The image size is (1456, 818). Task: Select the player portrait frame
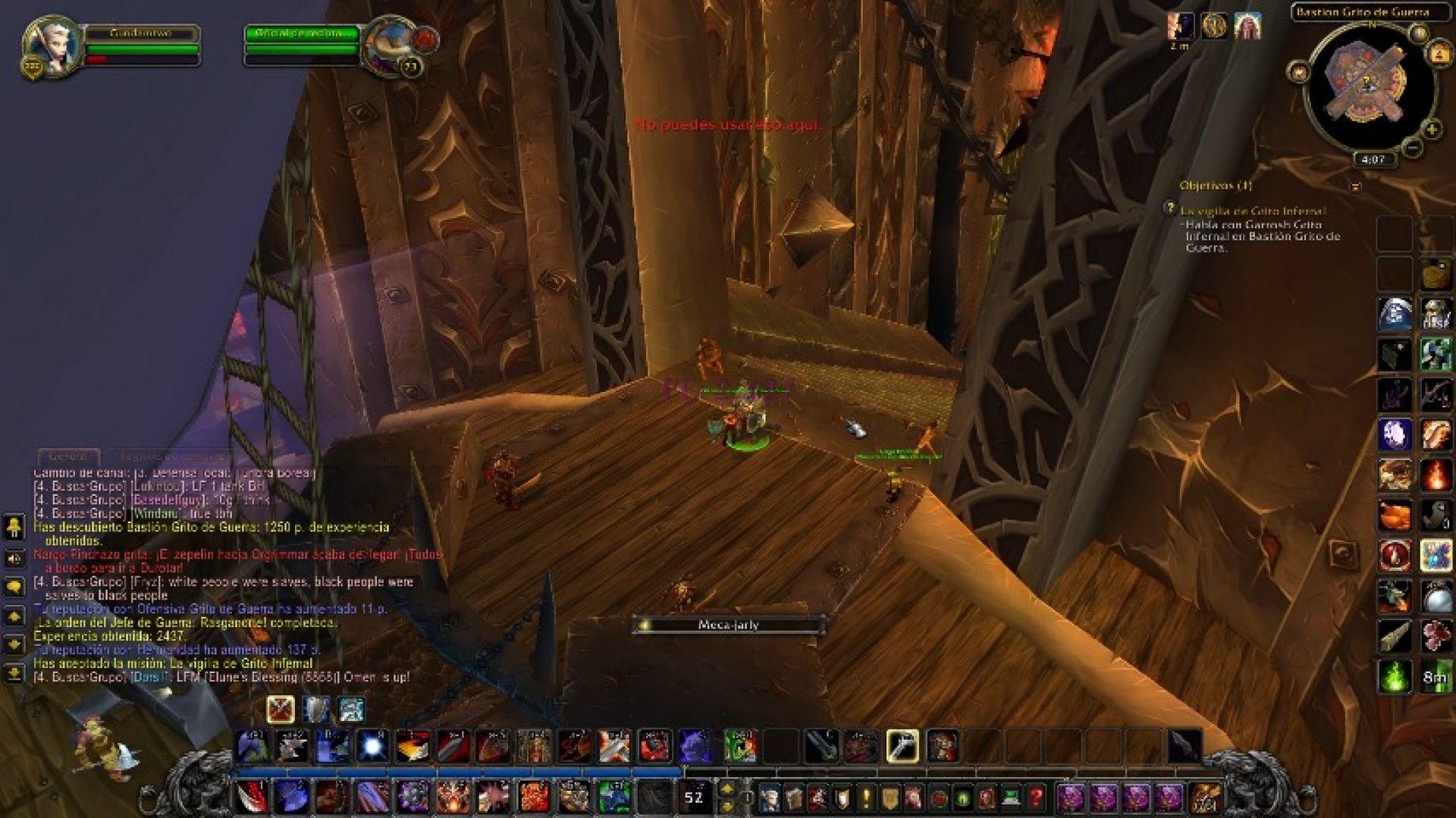tap(52, 47)
